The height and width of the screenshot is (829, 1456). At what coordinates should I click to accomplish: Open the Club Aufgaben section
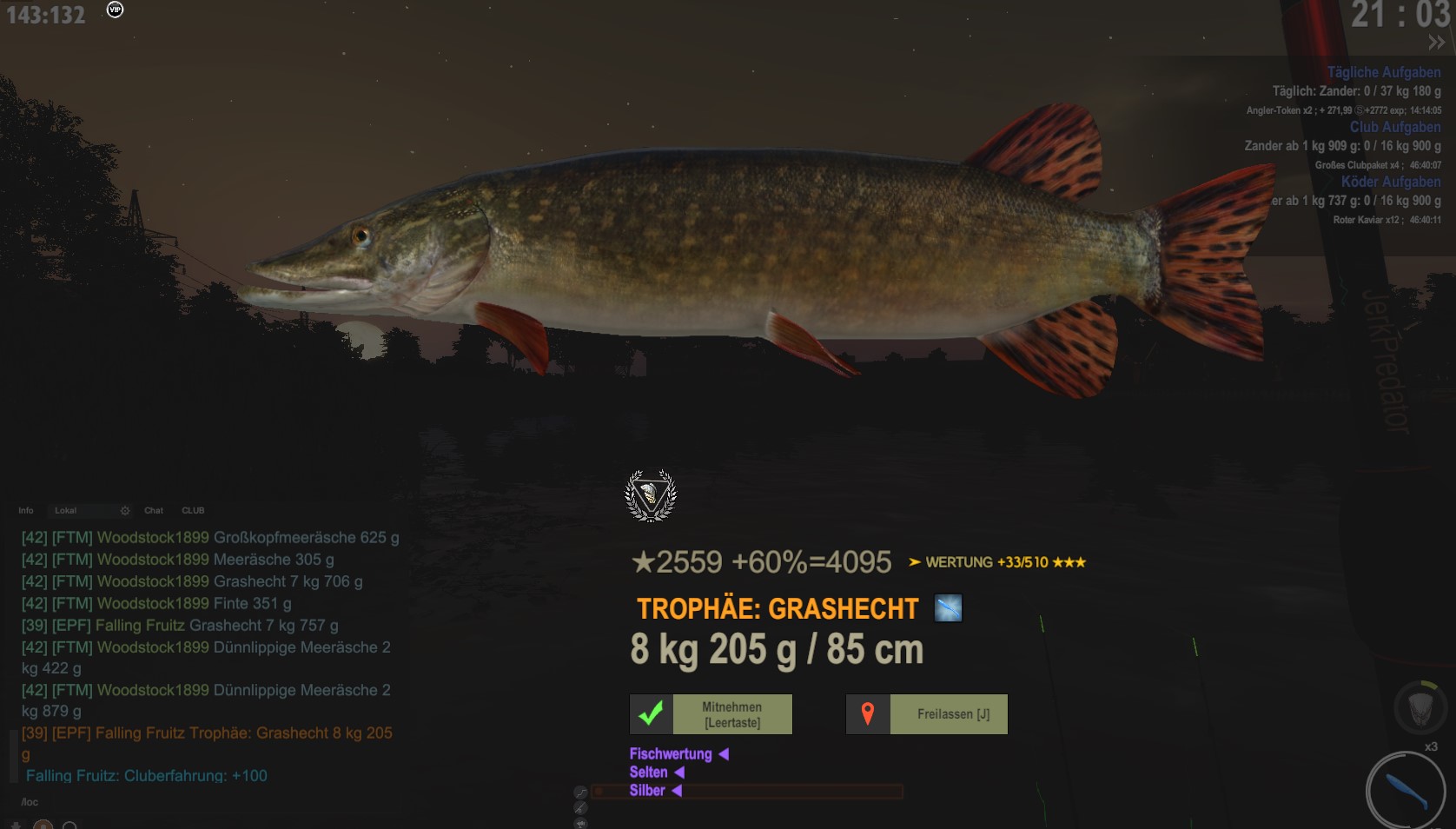(x=1394, y=127)
